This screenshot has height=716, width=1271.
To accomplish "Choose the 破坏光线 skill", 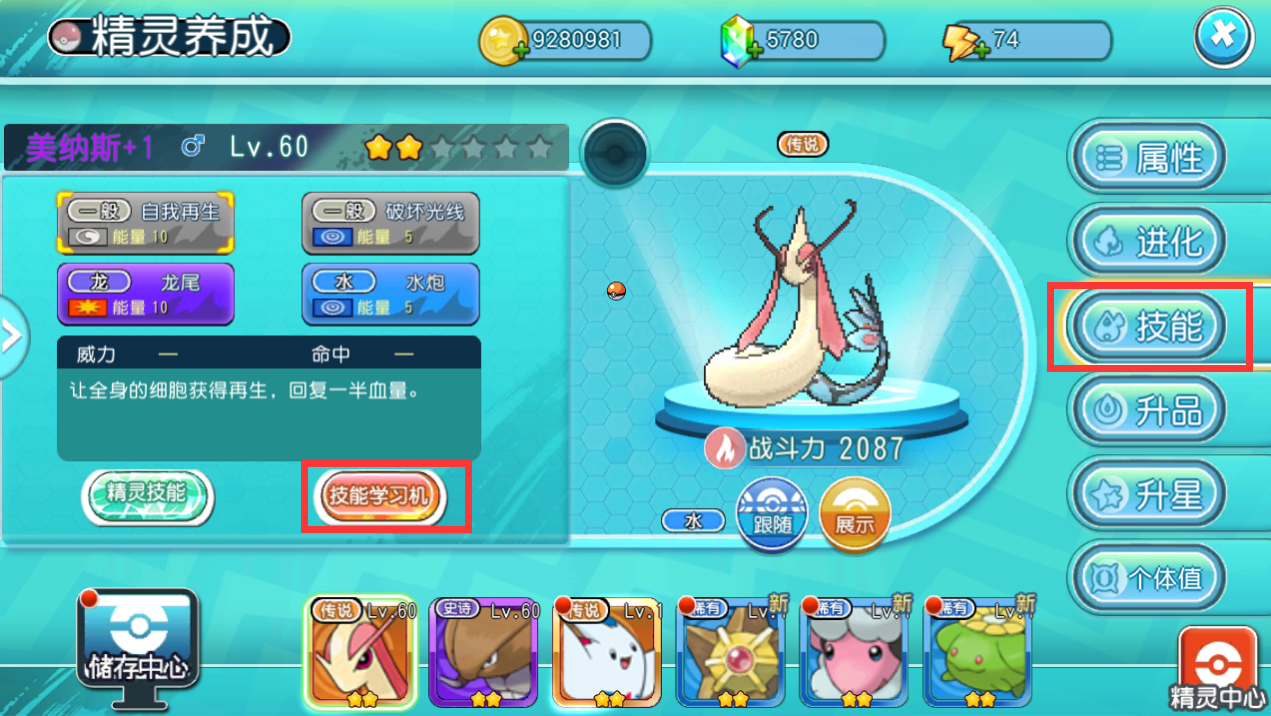I will coord(390,222).
